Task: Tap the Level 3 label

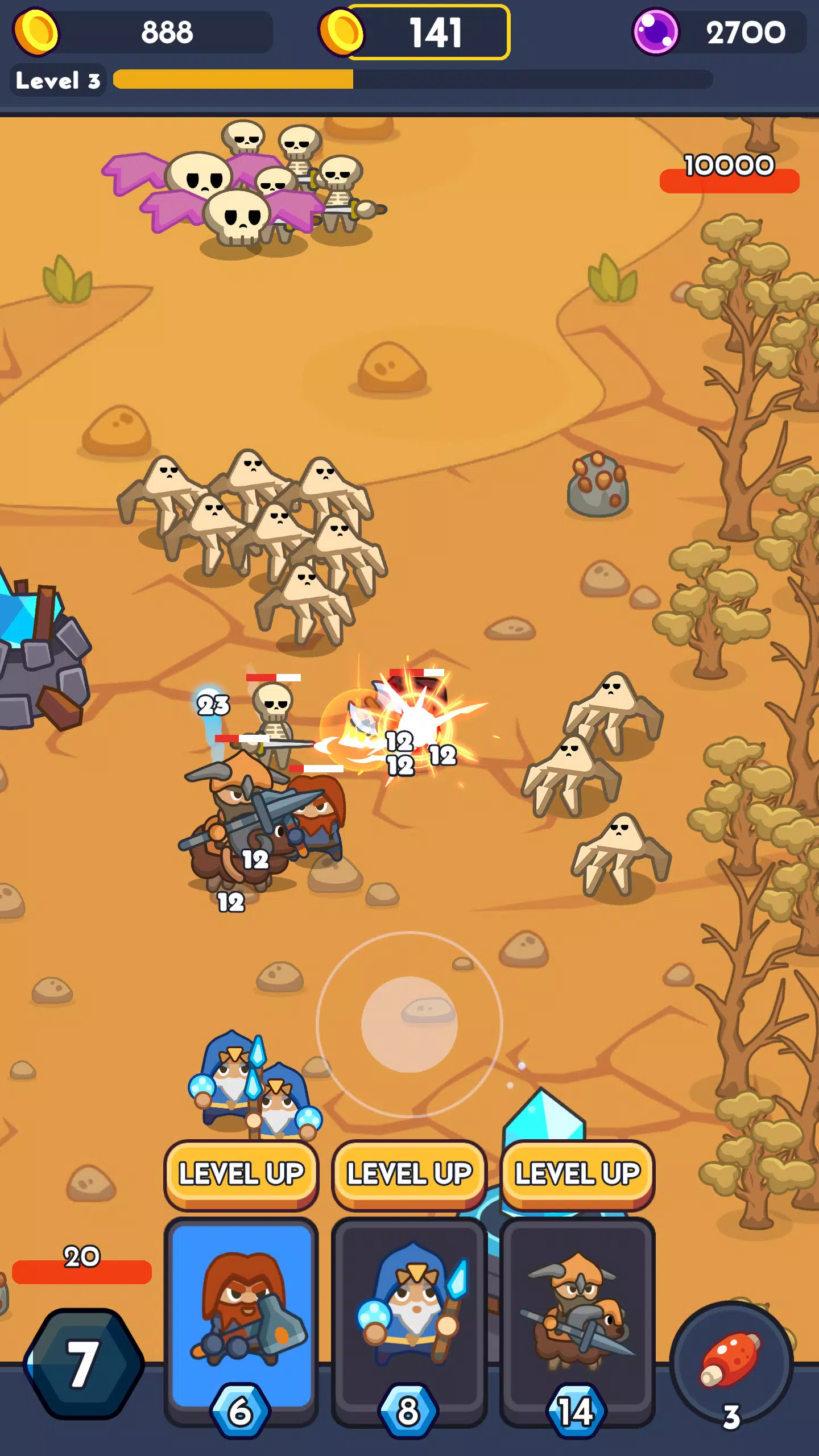Action: (57, 80)
